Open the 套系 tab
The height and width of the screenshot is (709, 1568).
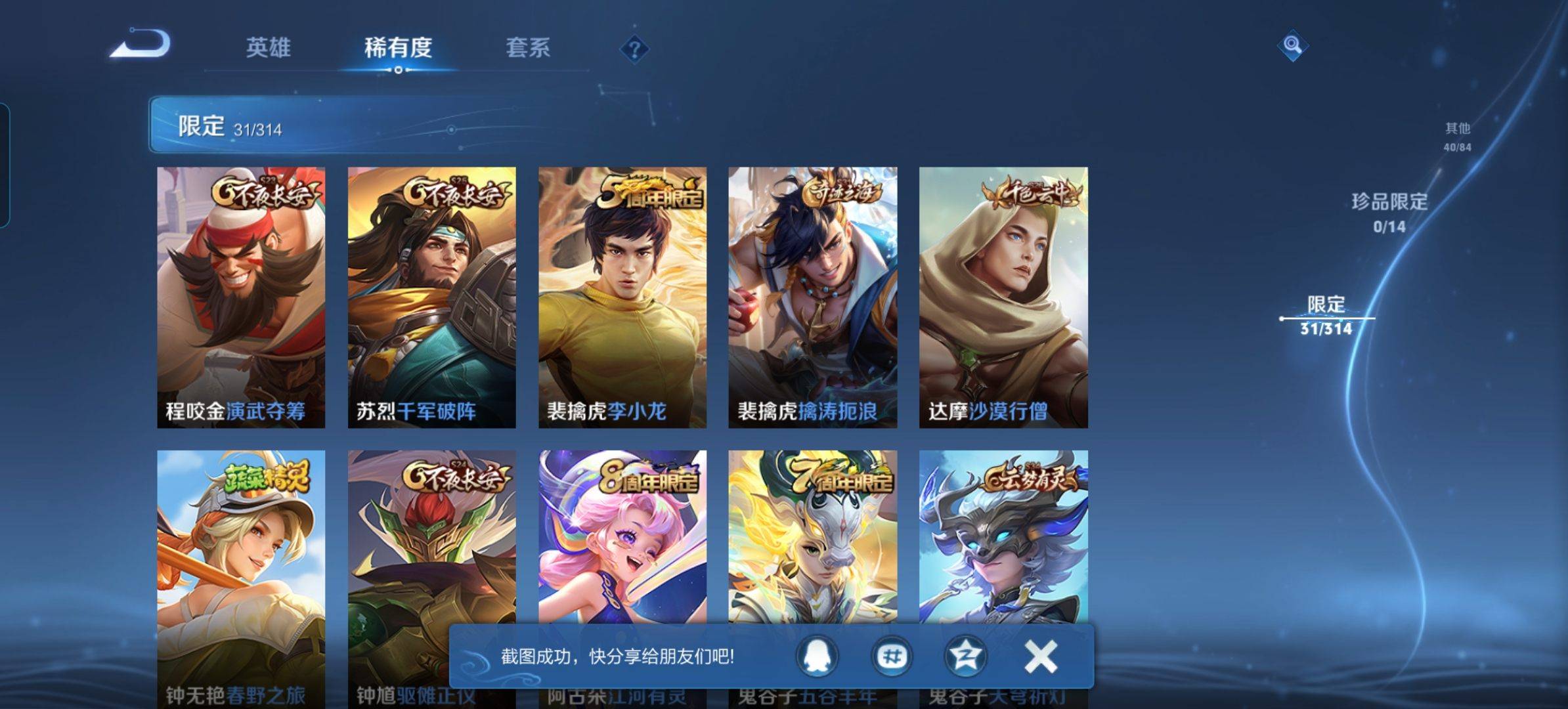[x=528, y=48]
